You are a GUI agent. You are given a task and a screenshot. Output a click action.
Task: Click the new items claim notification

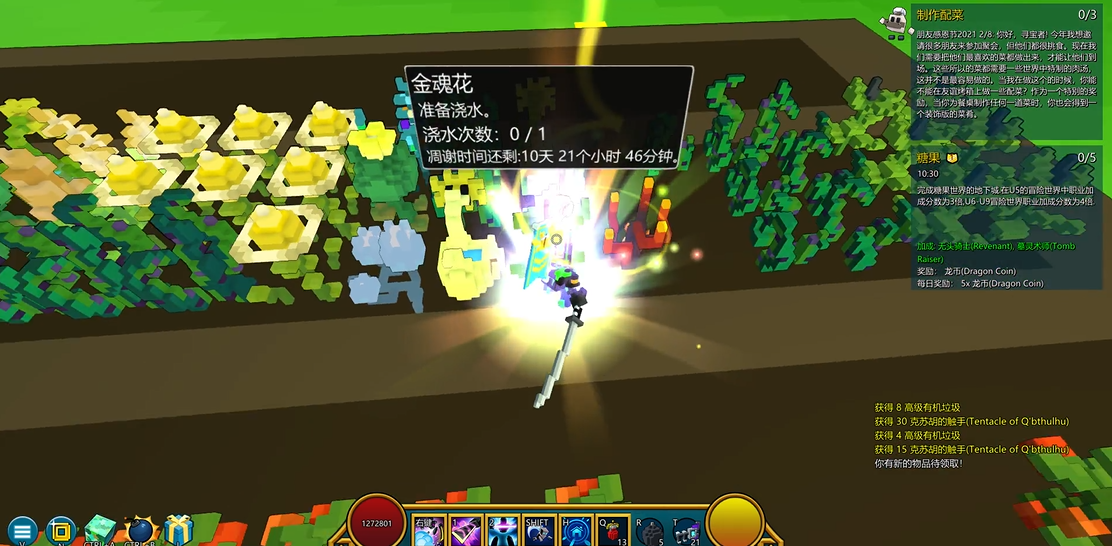coord(918,464)
